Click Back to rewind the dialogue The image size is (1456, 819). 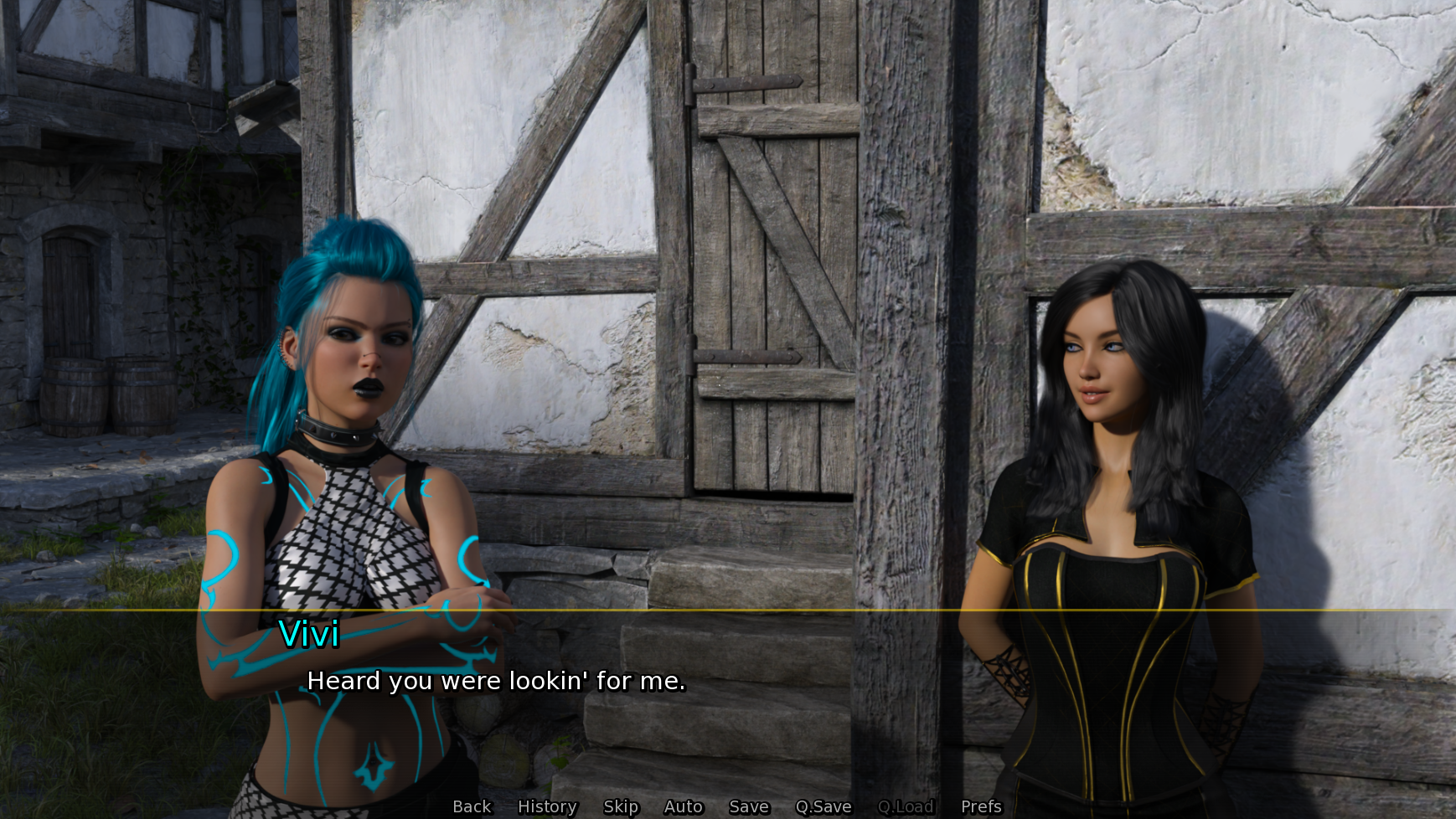[471, 806]
